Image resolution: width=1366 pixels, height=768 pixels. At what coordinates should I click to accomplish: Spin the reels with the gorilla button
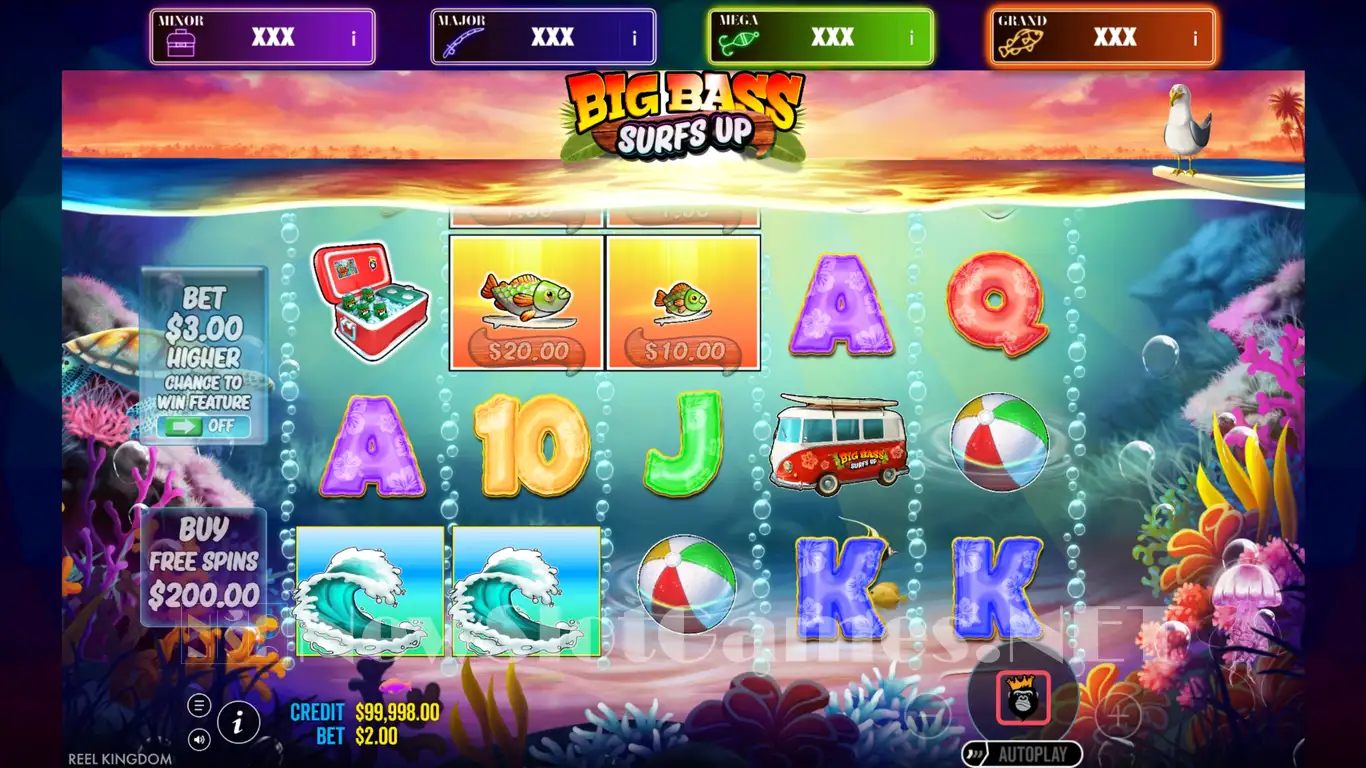point(1022,698)
